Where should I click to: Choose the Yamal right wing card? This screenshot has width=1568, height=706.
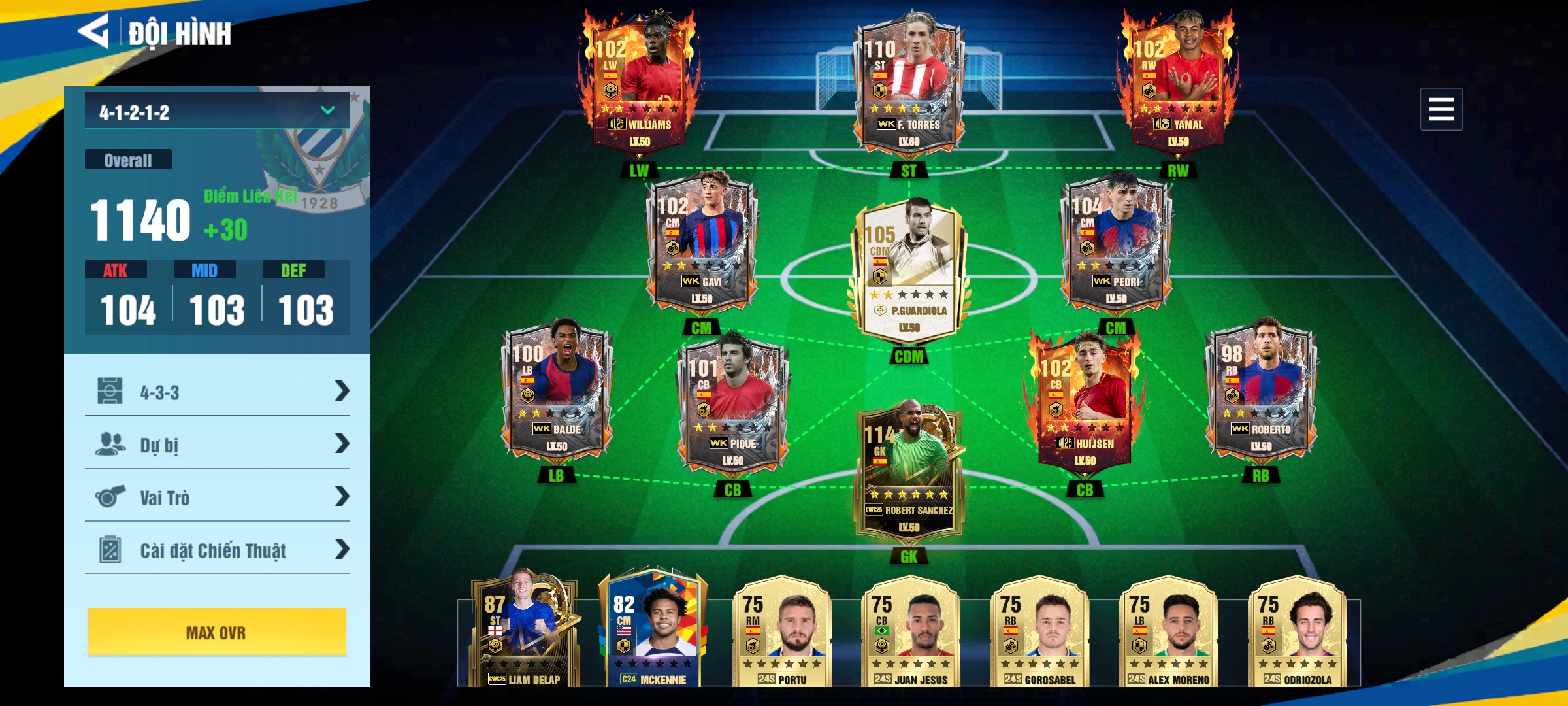[x=1178, y=82]
